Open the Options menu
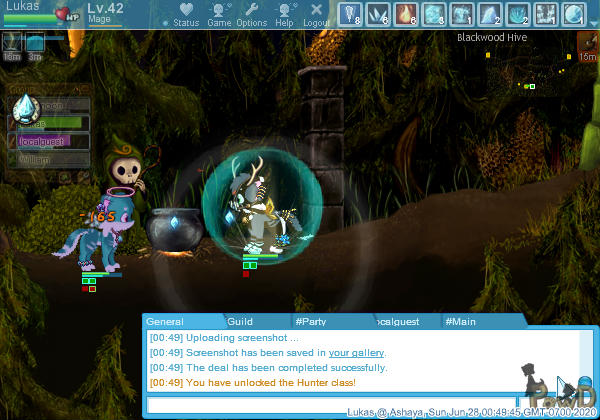 (x=251, y=13)
